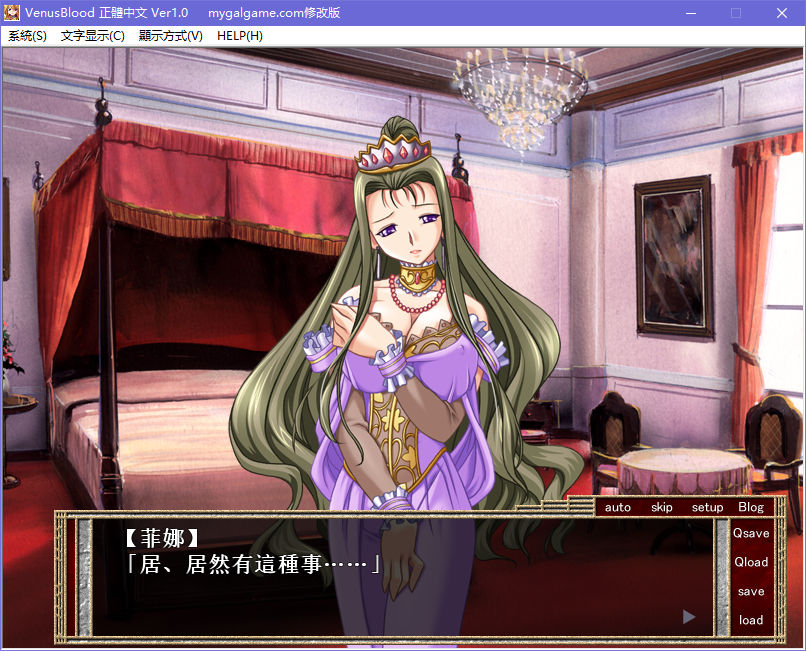The width and height of the screenshot is (806, 651).
Task: Open the 系統(S) menu
Action: click(x=27, y=36)
